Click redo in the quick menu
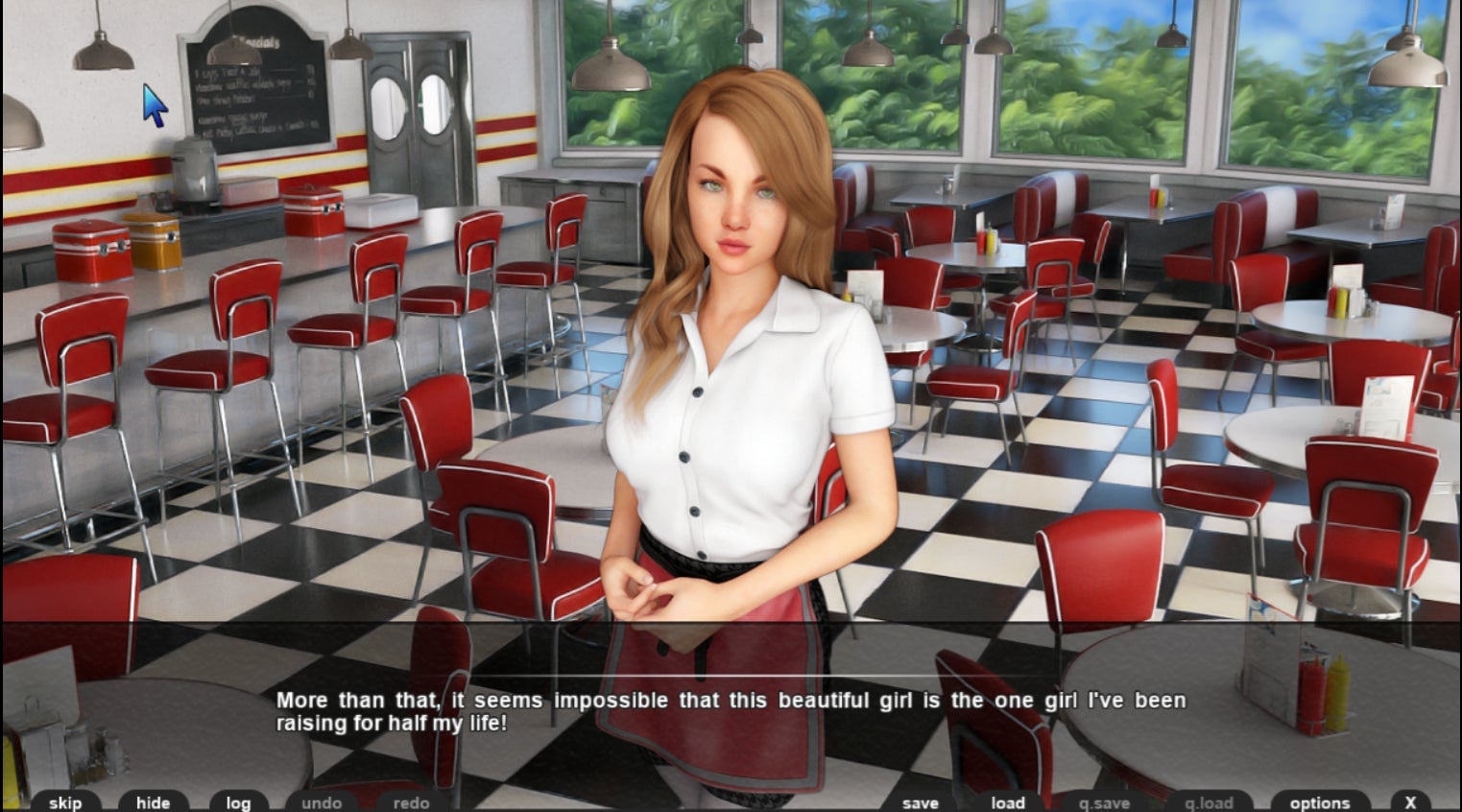 tap(409, 802)
